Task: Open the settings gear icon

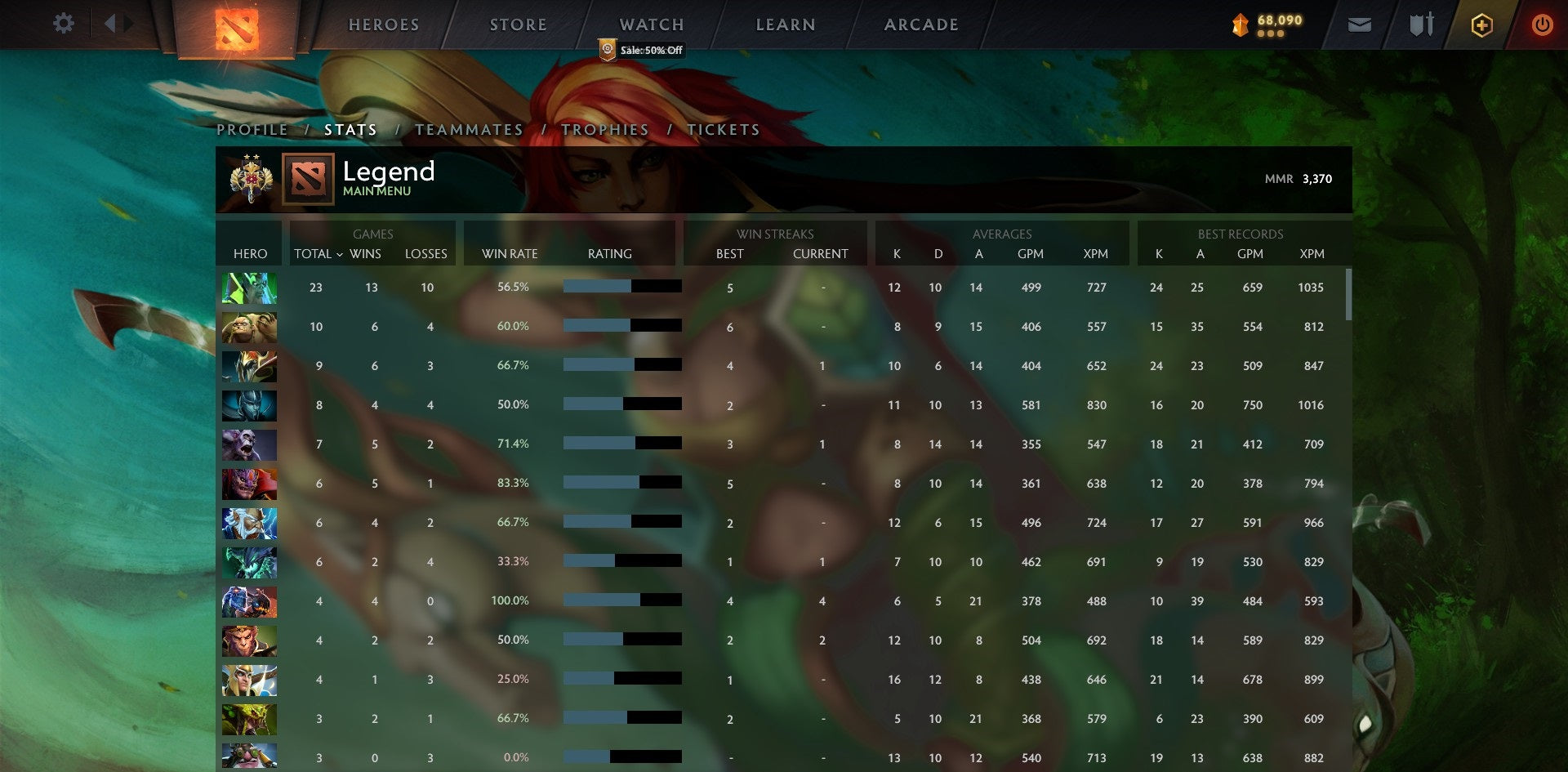Action: tap(64, 24)
